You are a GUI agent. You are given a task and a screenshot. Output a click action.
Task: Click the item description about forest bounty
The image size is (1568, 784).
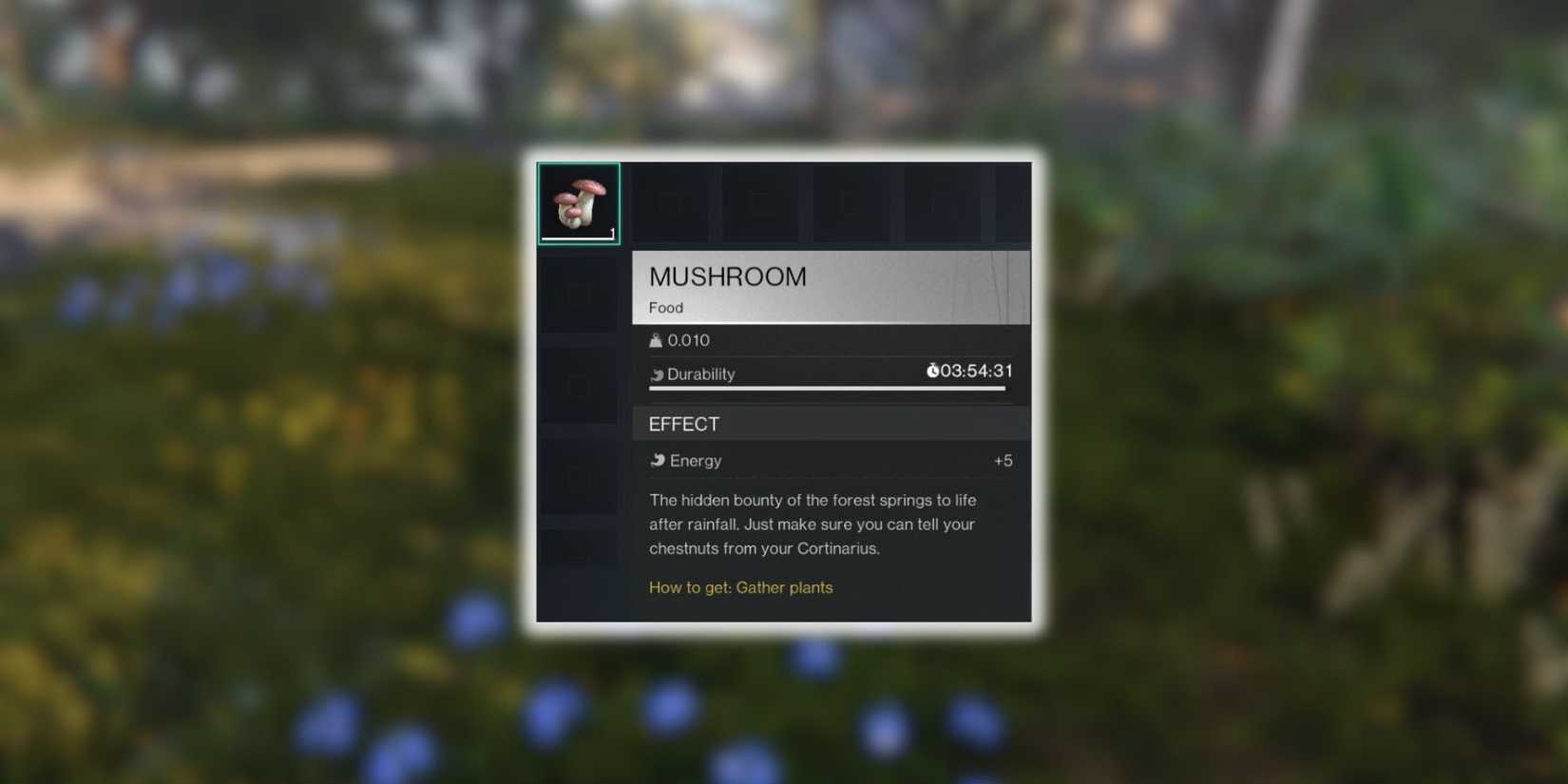pyautogui.click(x=812, y=524)
